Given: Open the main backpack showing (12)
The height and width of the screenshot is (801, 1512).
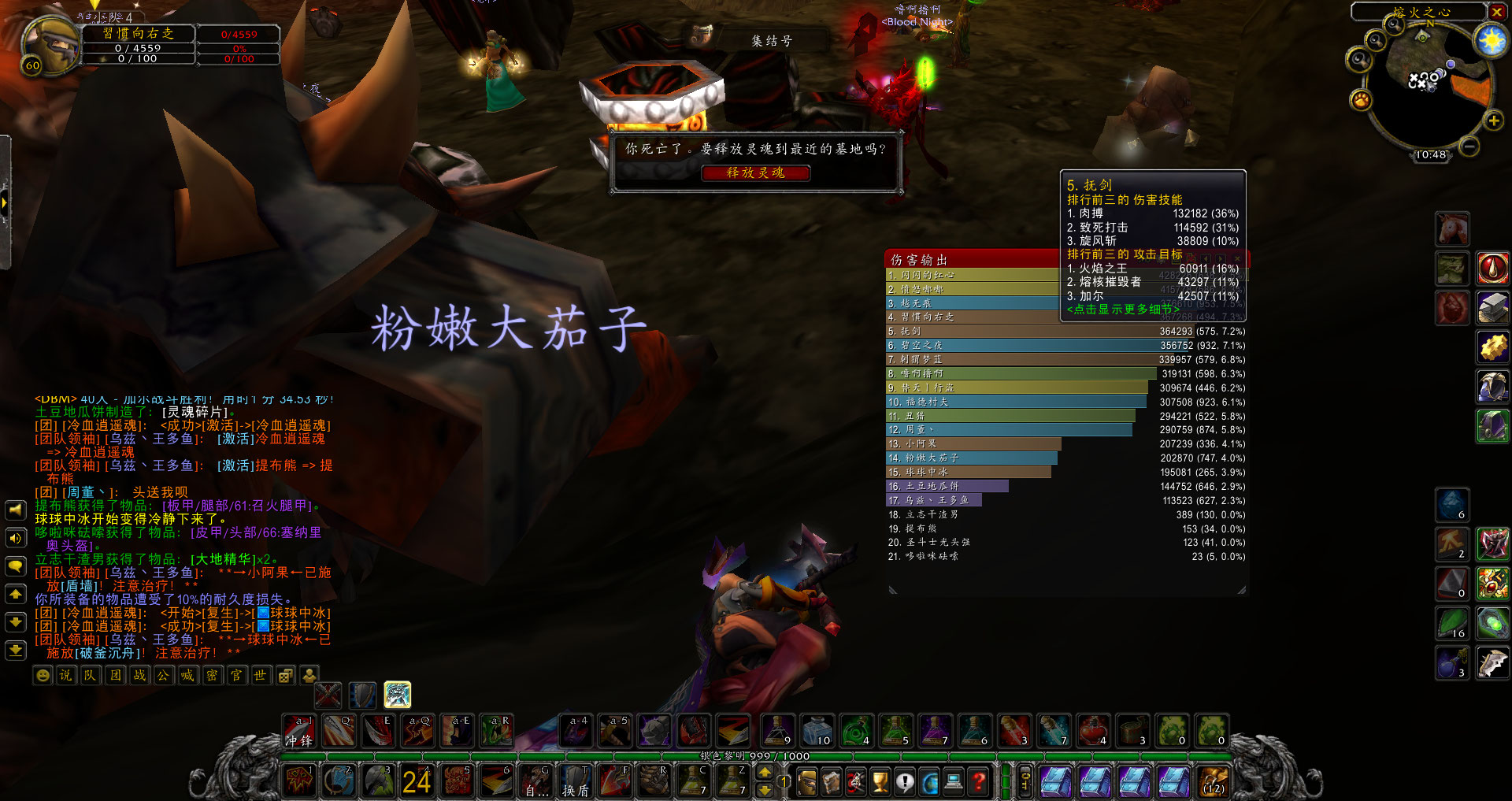Looking at the screenshot, I should 1213,781.
